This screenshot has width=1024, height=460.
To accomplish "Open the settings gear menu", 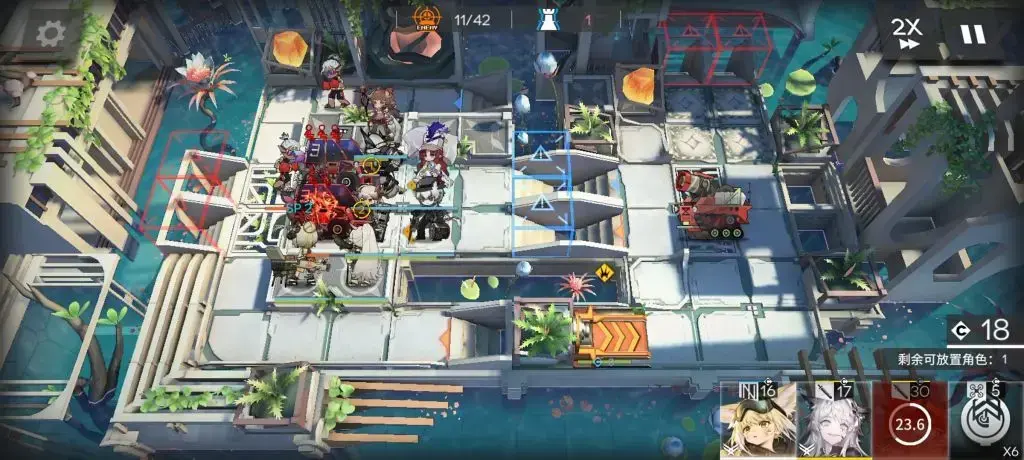I will click(x=50, y=33).
